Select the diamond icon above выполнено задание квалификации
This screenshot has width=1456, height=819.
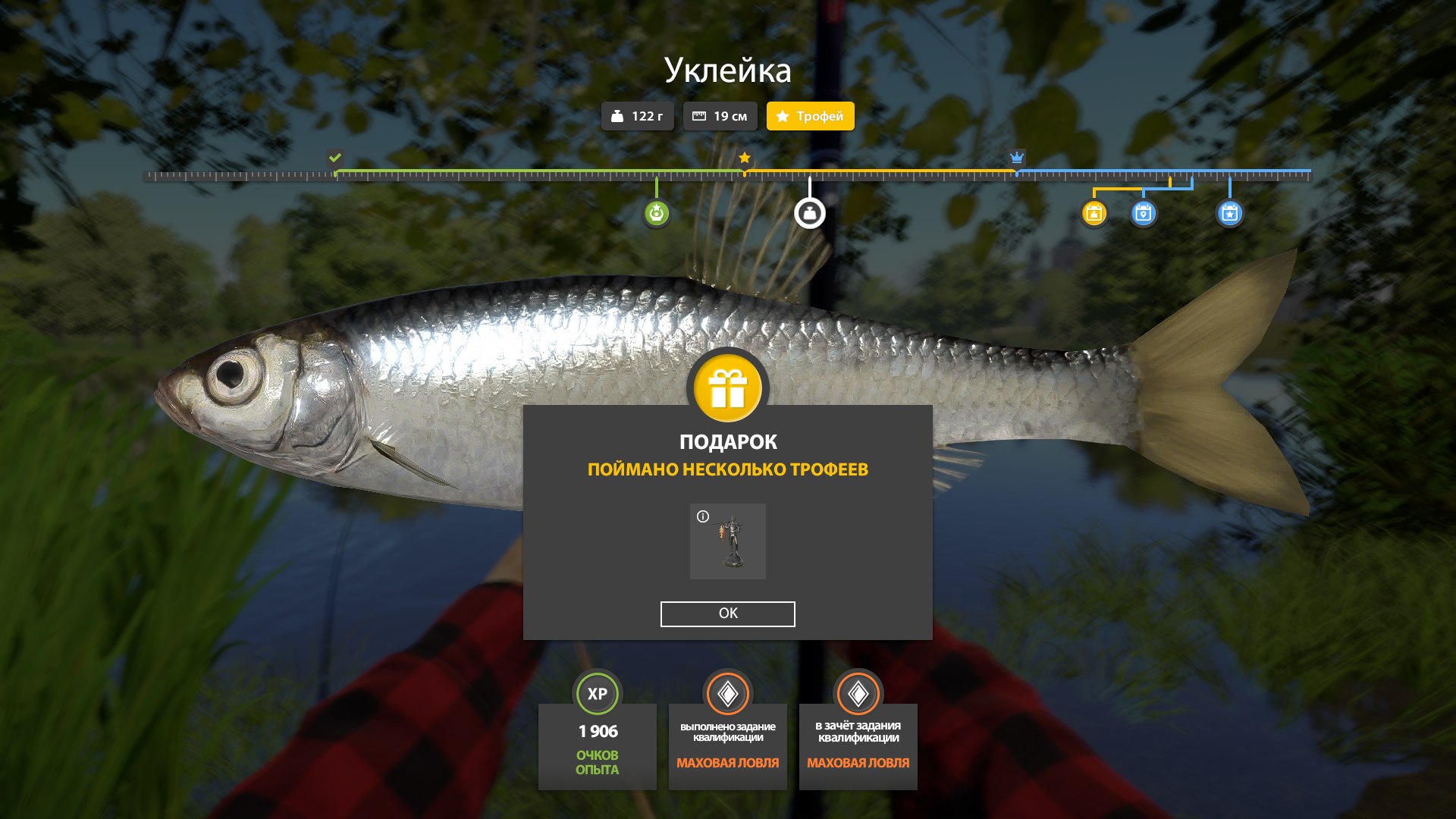pyautogui.click(x=727, y=692)
